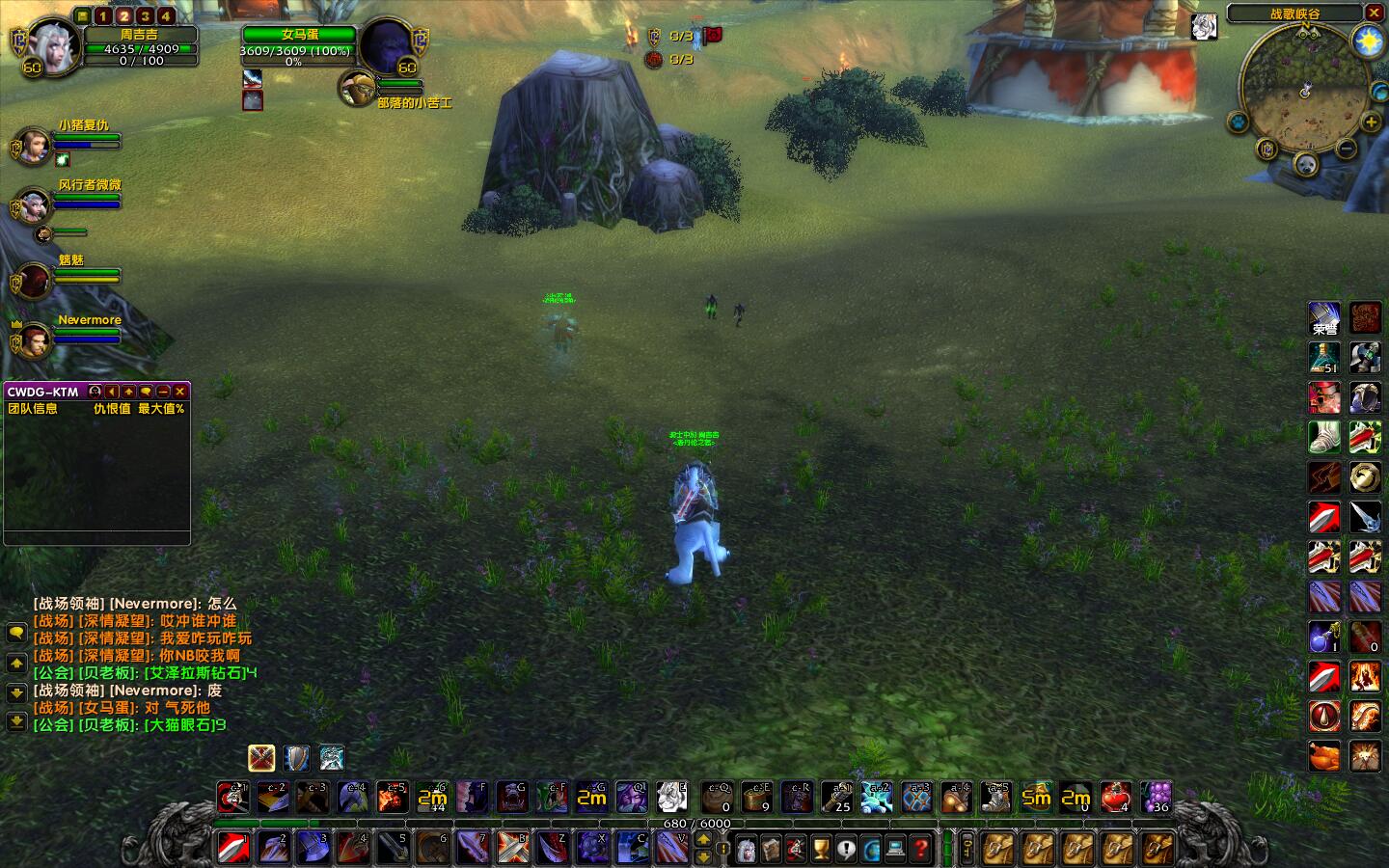Page the main action bar up

pos(703,840)
